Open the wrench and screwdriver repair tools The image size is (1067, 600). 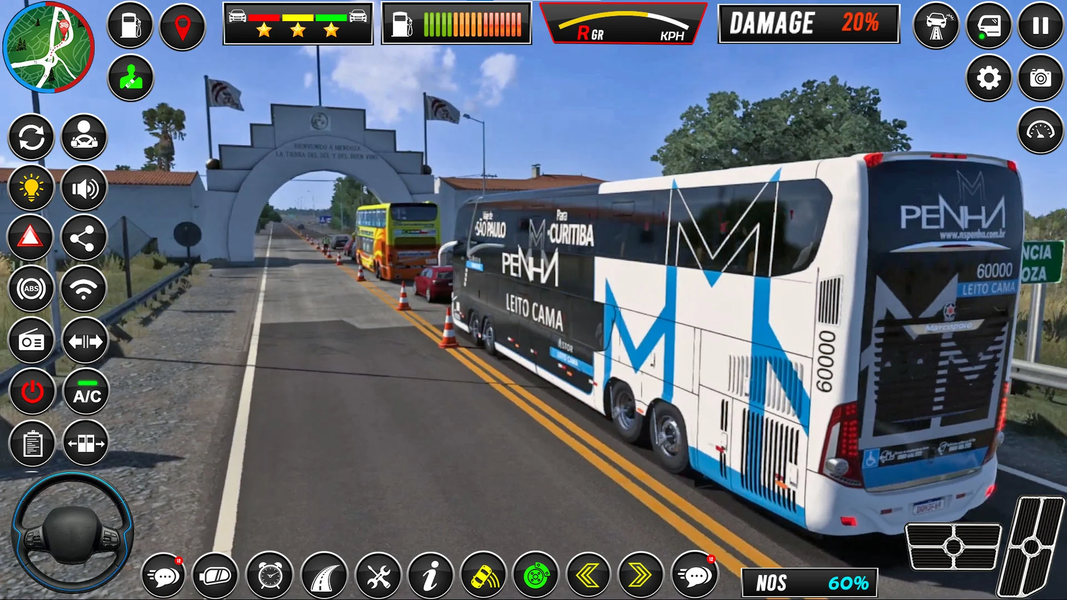click(377, 575)
